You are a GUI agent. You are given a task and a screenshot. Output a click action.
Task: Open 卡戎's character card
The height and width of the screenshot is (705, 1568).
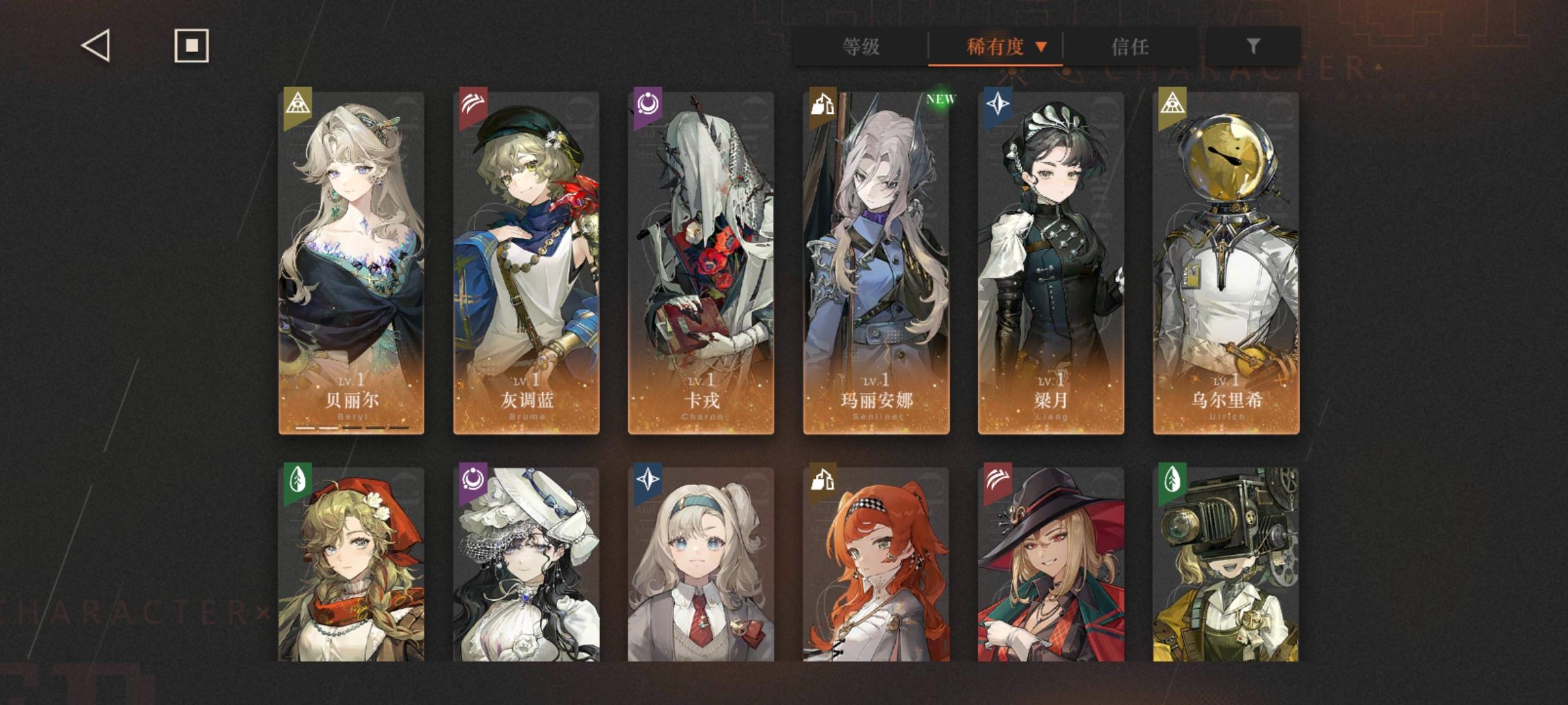[701, 260]
